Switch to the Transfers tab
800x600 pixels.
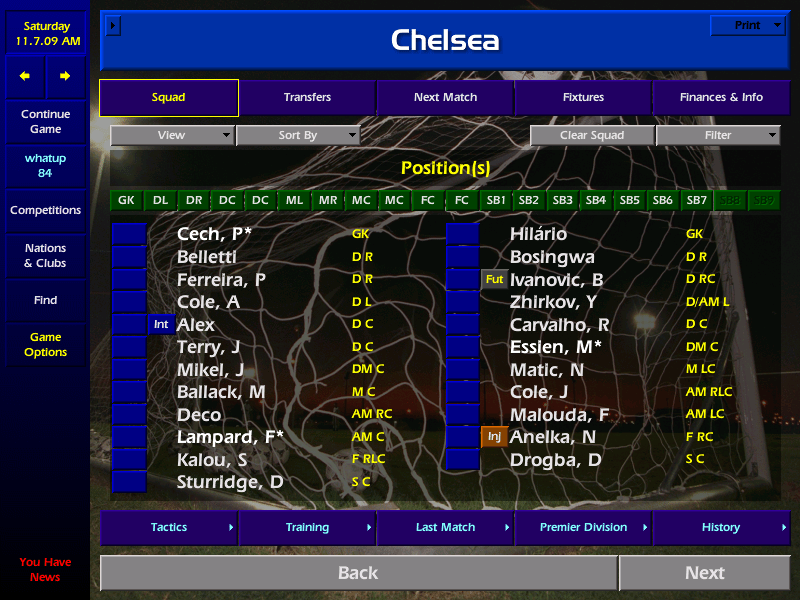pyautogui.click(x=307, y=98)
